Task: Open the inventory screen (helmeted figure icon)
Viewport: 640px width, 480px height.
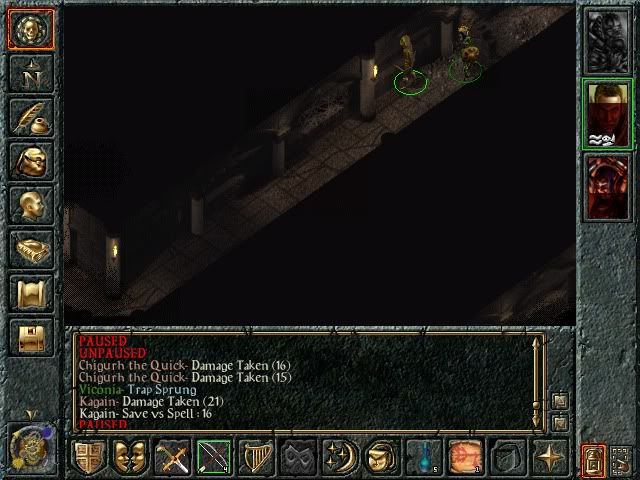Action: (x=30, y=160)
